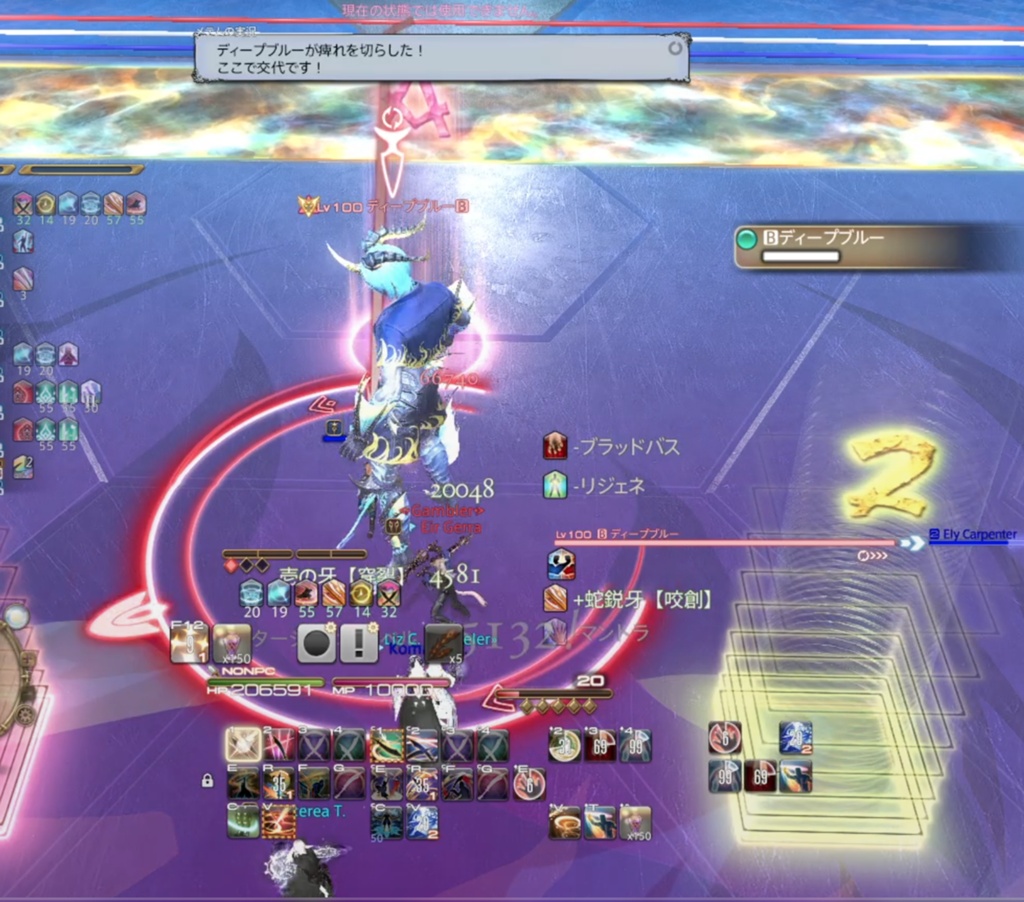Click the grey circle macro button
The width and height of the screenshot is (1024, 902).
[316, 644]
